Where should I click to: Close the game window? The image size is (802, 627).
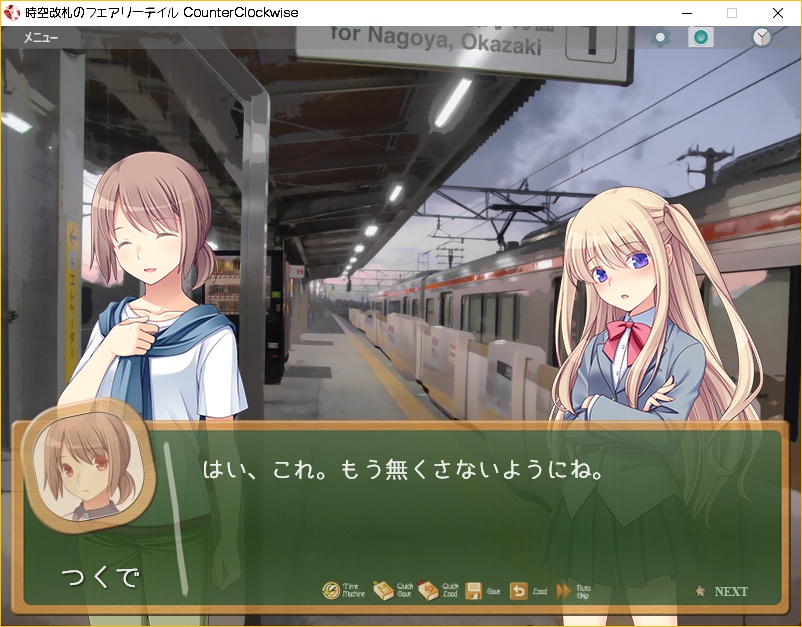click(x=778, y=13)
